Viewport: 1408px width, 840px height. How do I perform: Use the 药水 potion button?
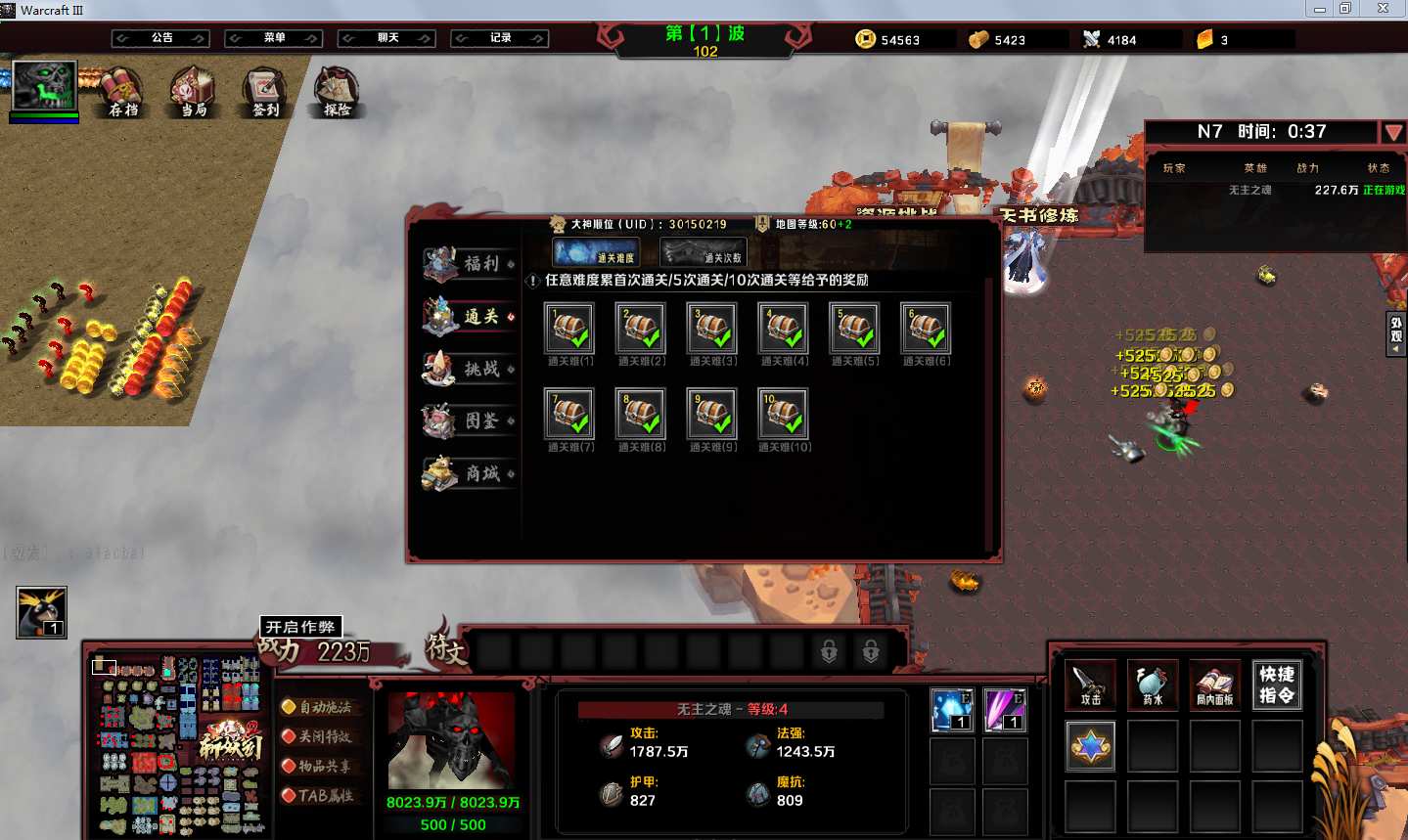[x=1153, y=684]
